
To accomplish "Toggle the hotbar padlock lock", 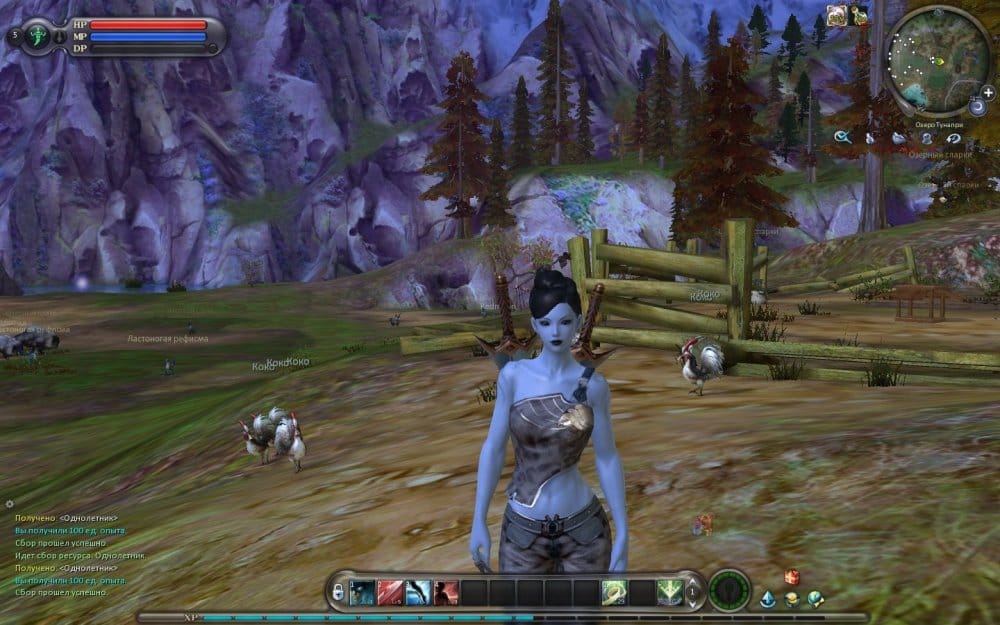I will click(x=339, y=593).
